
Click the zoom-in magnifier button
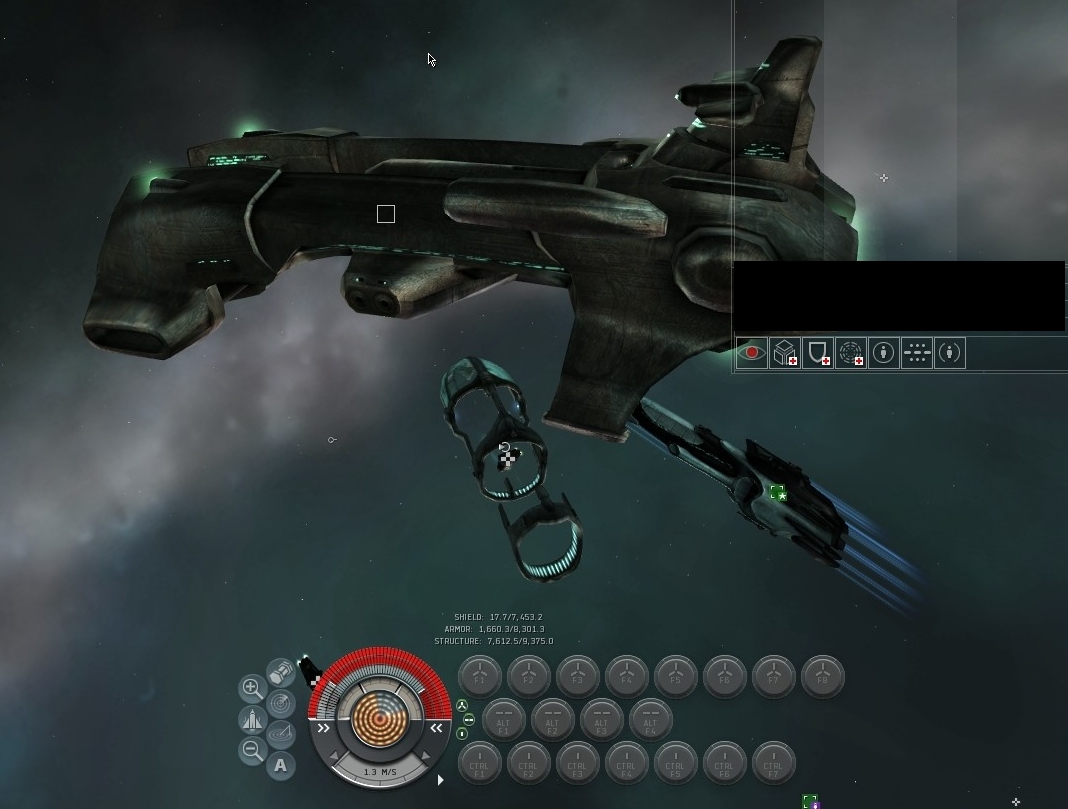(x=252, y=688)
